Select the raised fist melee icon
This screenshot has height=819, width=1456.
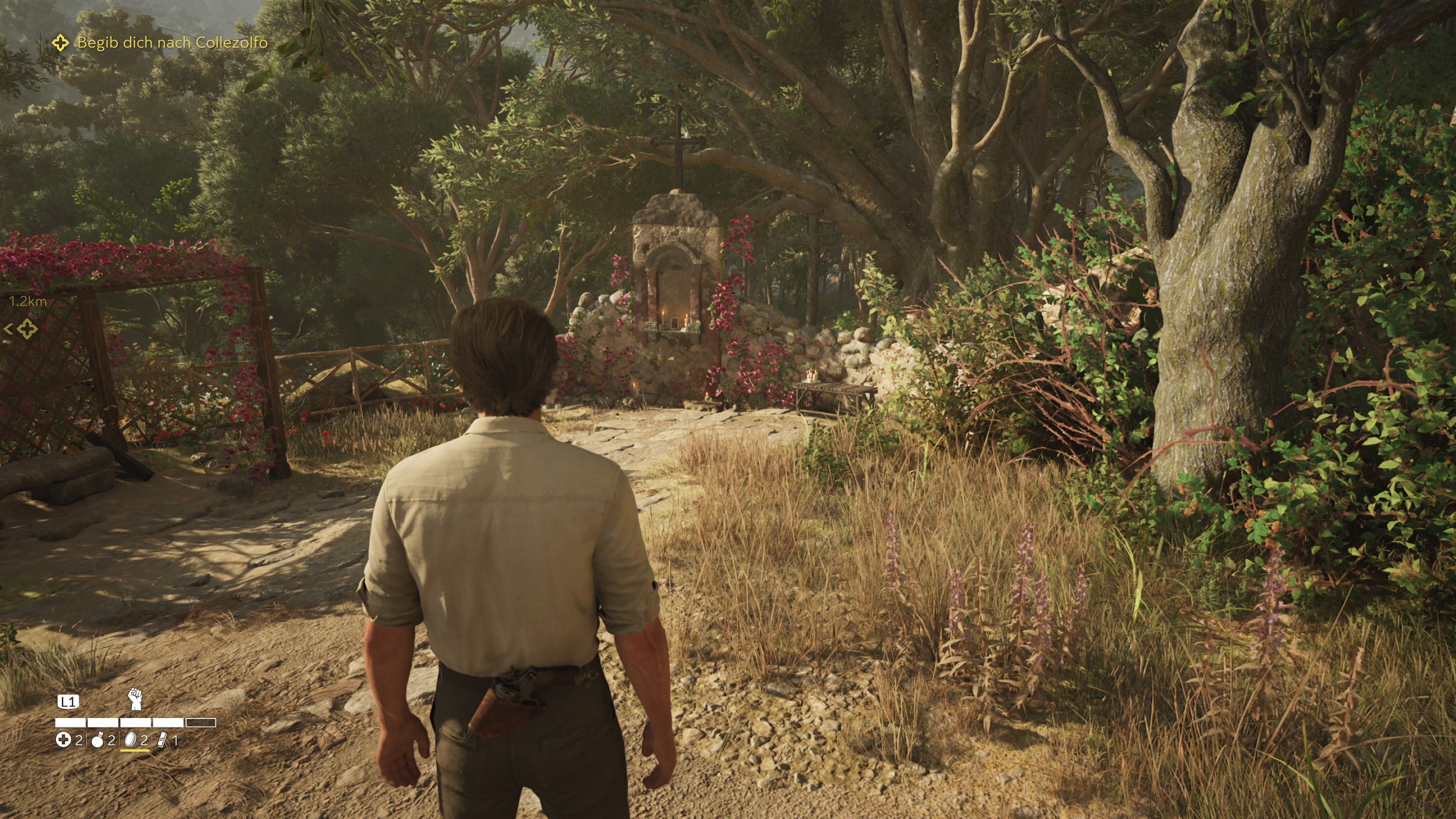135,698
